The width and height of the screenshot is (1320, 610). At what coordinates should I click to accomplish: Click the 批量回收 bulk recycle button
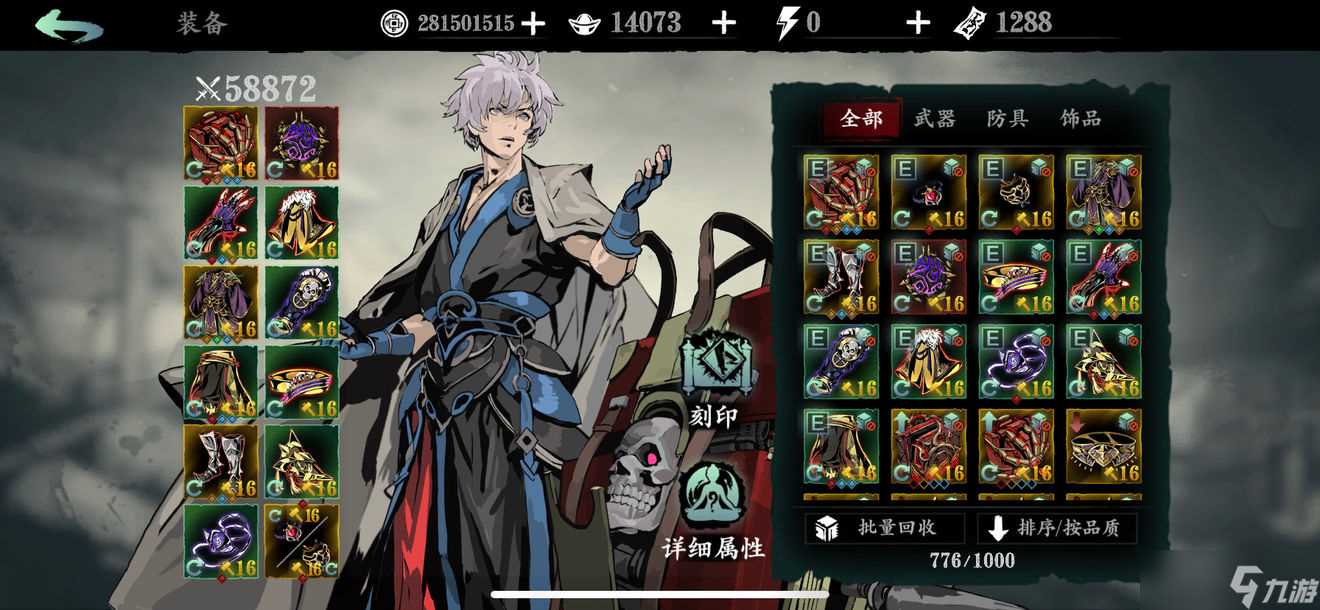[x=884, y=528]
